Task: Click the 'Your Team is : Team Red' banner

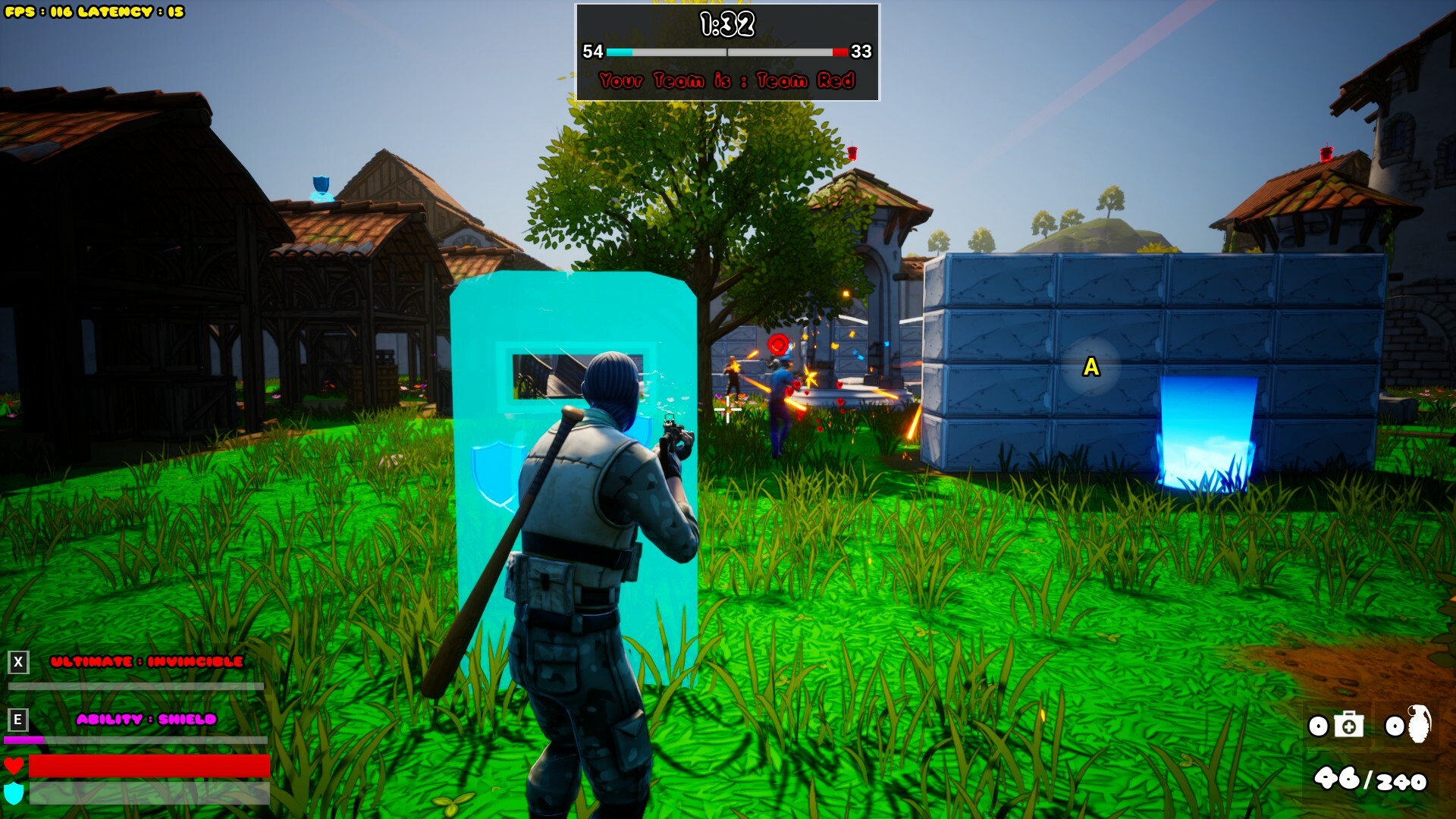Action: [726, 78]
